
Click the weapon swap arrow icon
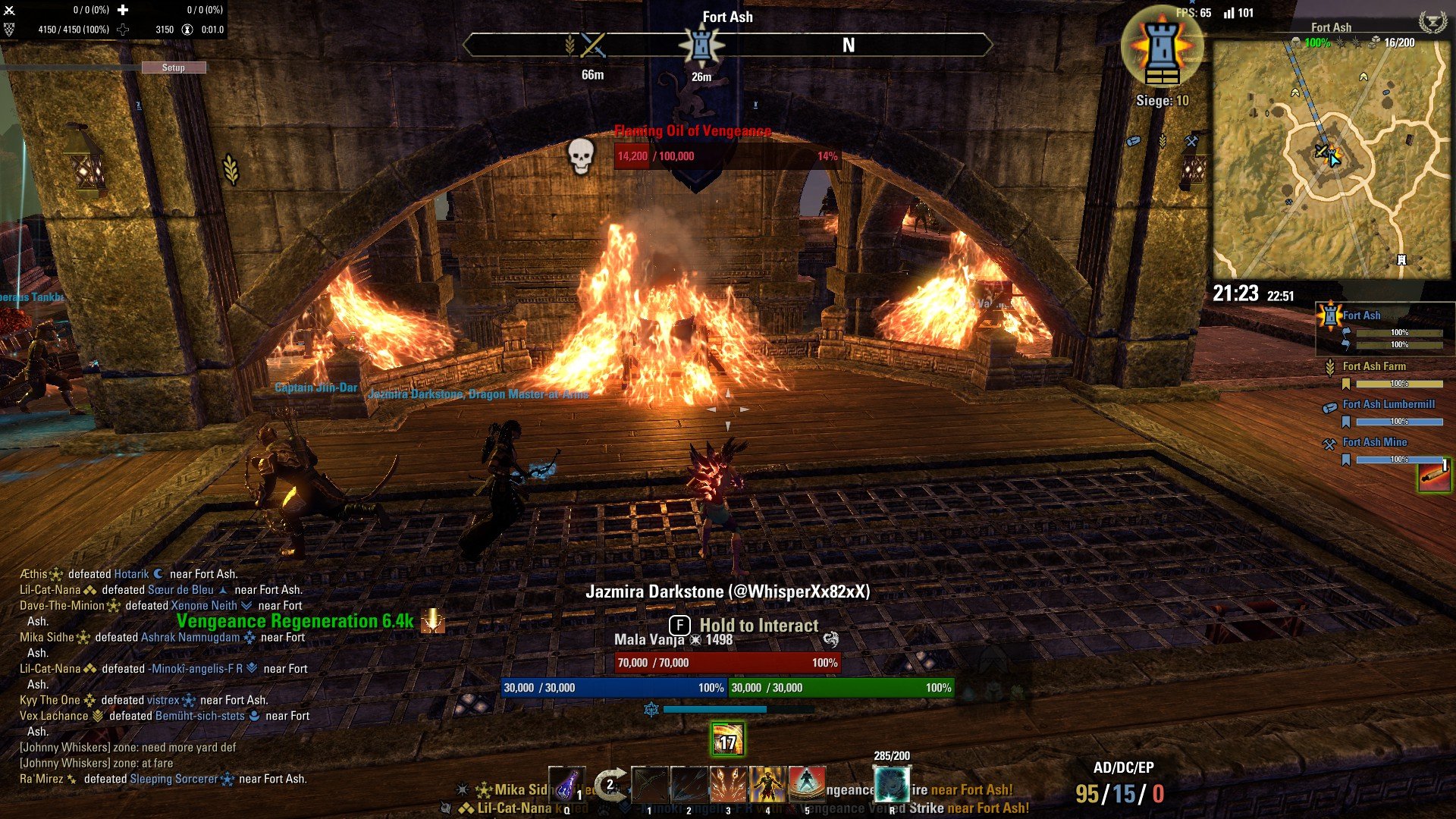610,785
